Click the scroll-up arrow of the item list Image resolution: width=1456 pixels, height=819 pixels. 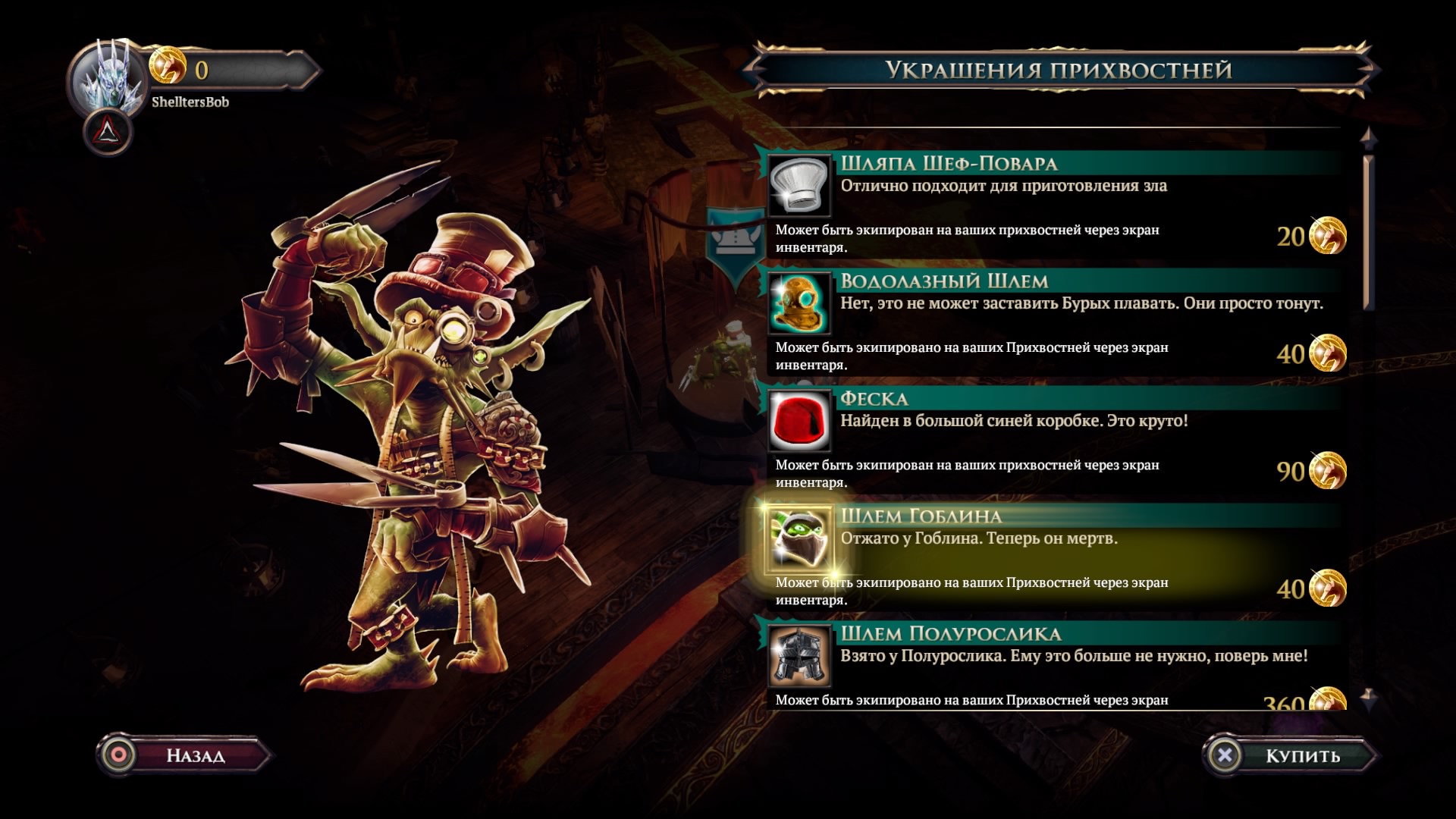pyautogui.click(x=1368, y=138)
